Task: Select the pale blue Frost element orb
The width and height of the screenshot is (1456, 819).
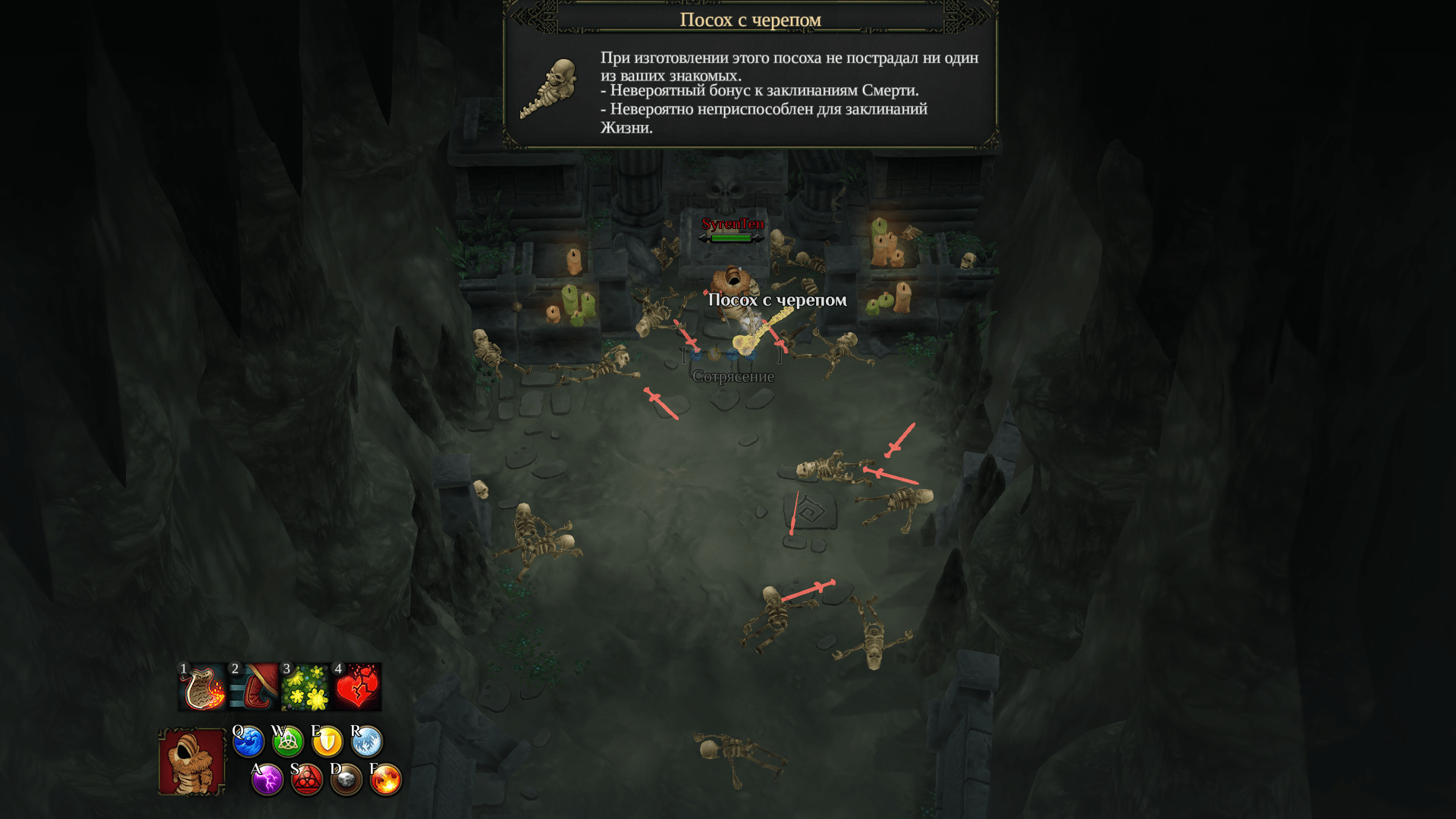Action: pyautogui.click(x=367, y=742)
